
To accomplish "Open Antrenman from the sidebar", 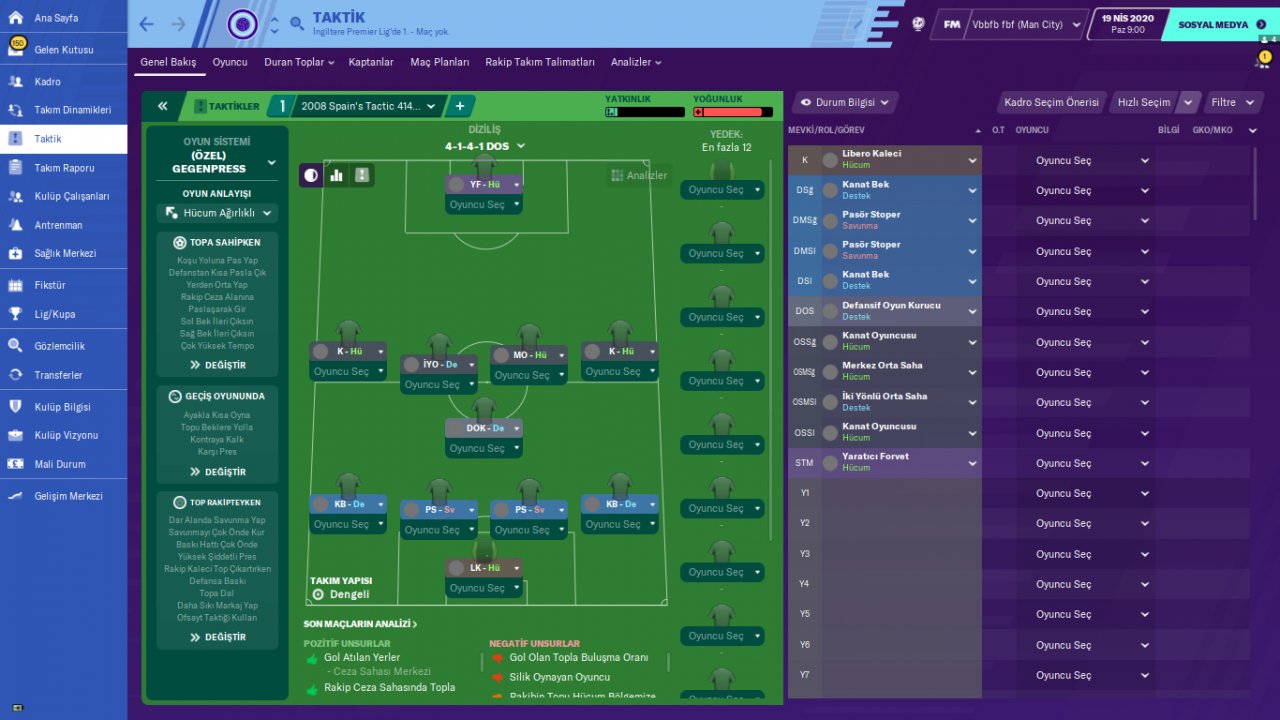I will pyautogui.click(x=58, y=225).
